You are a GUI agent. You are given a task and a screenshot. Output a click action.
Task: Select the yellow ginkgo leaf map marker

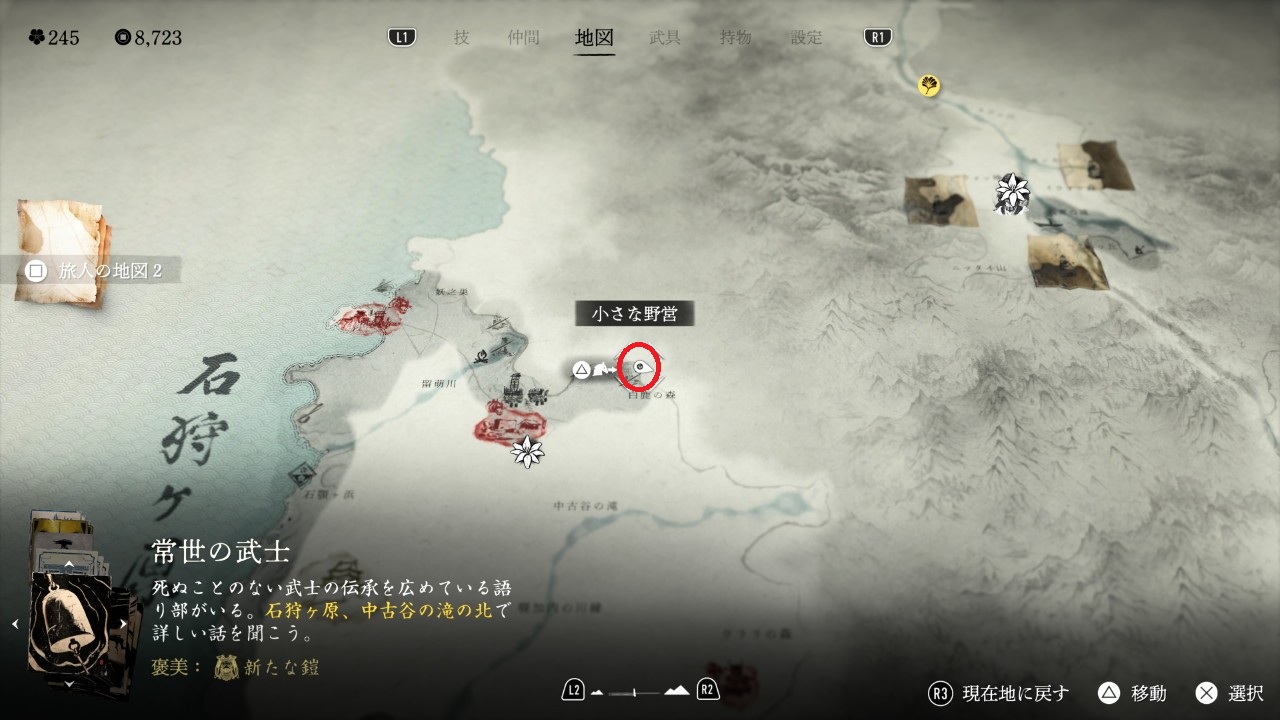929,86
